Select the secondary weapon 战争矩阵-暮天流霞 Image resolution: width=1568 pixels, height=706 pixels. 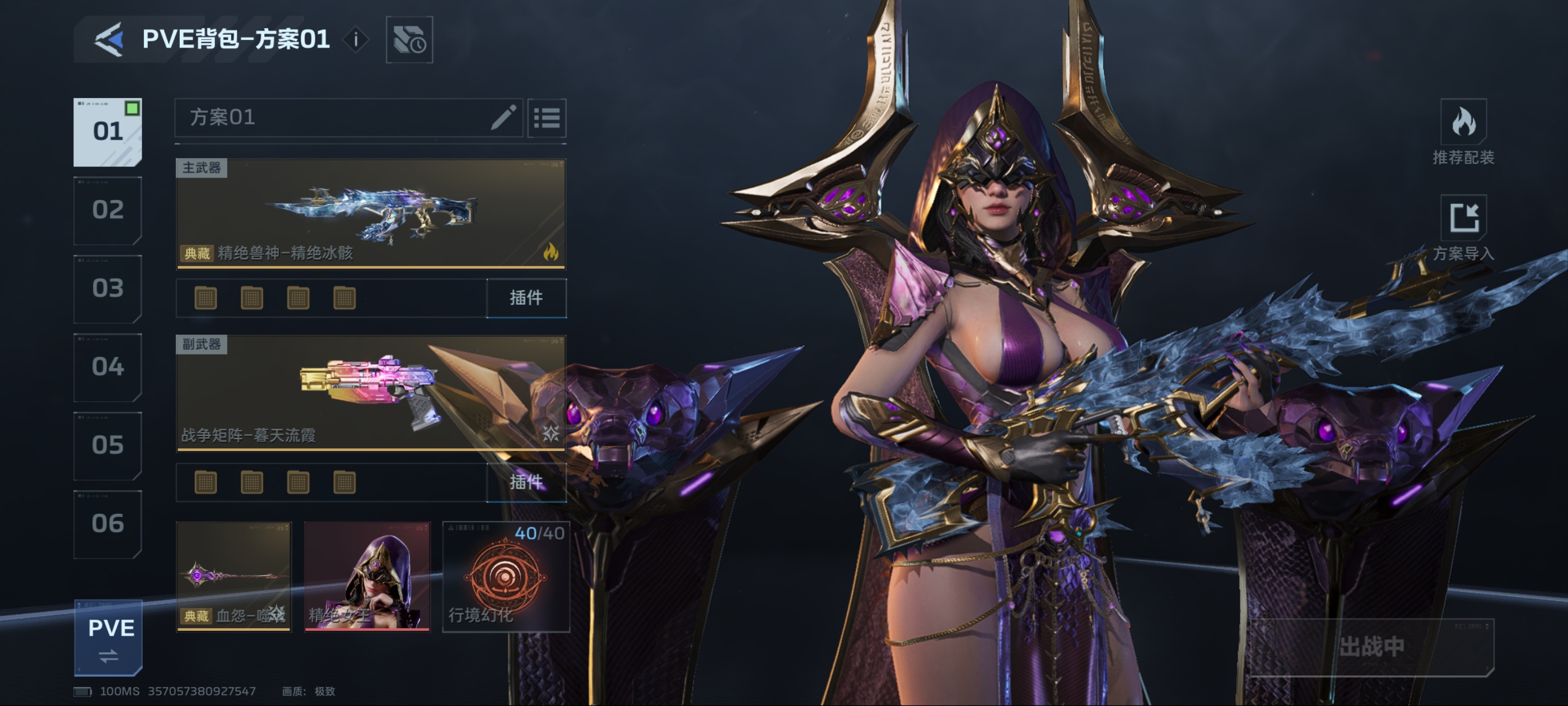[371, 393]
